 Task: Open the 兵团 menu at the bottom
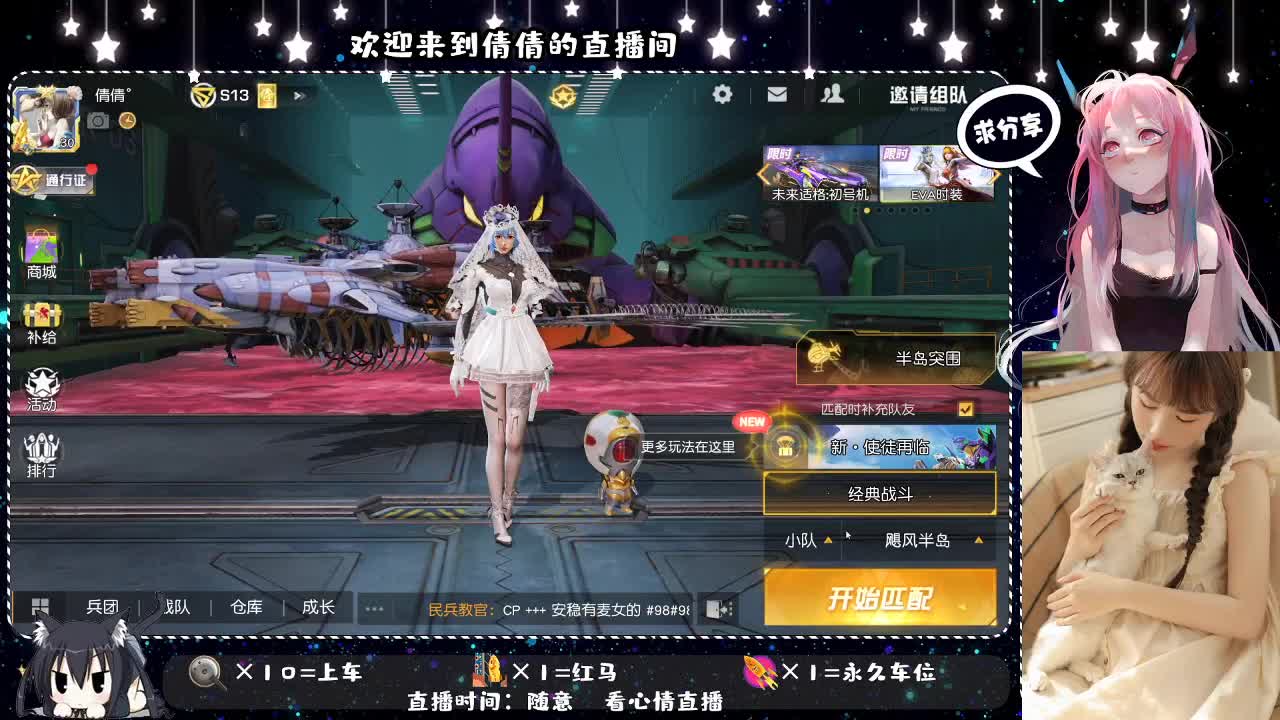(102, 607)
